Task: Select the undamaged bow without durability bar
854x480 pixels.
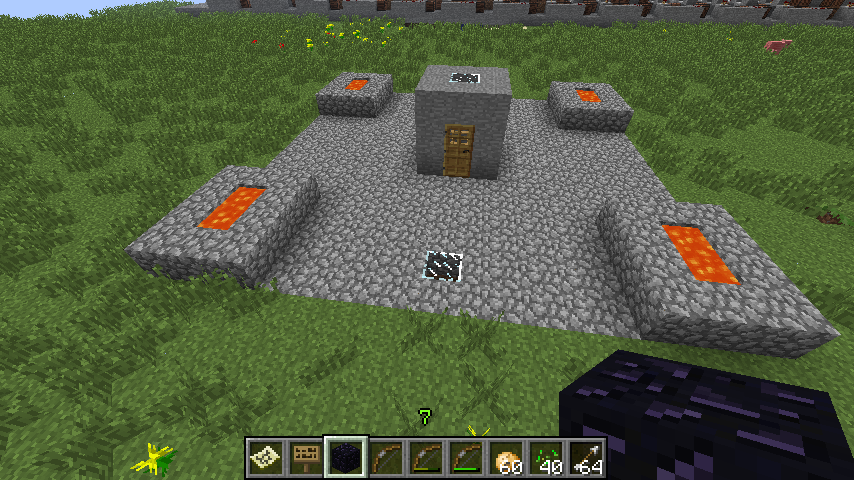Action: pos(387,458)
